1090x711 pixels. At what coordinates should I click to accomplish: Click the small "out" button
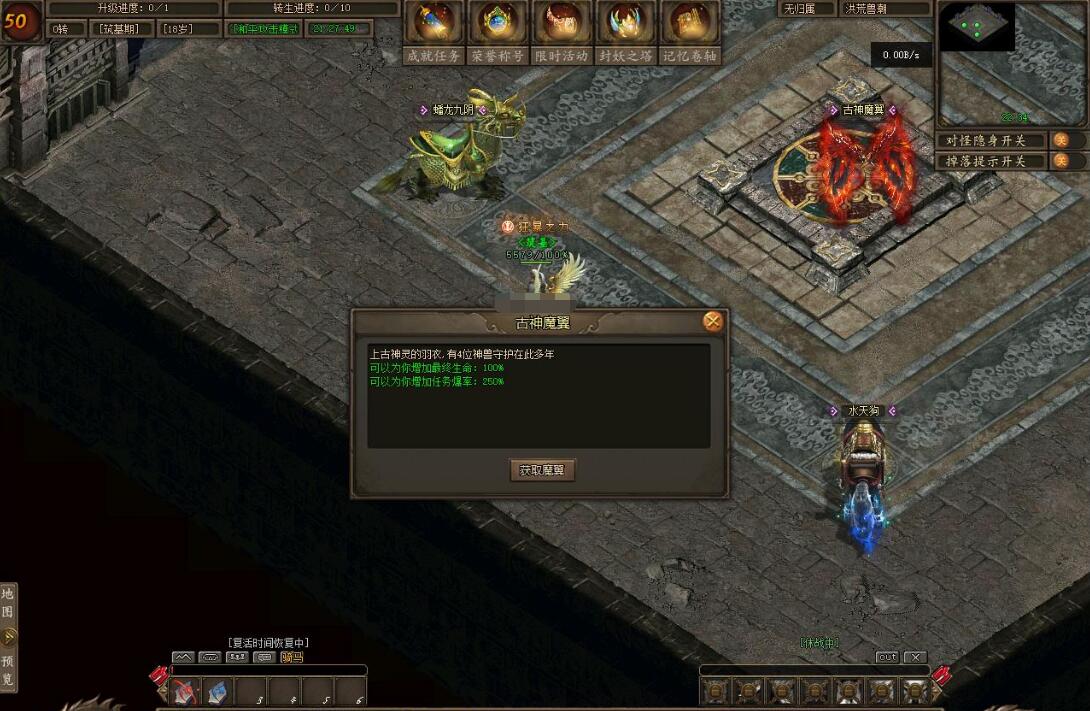point(887,657)
